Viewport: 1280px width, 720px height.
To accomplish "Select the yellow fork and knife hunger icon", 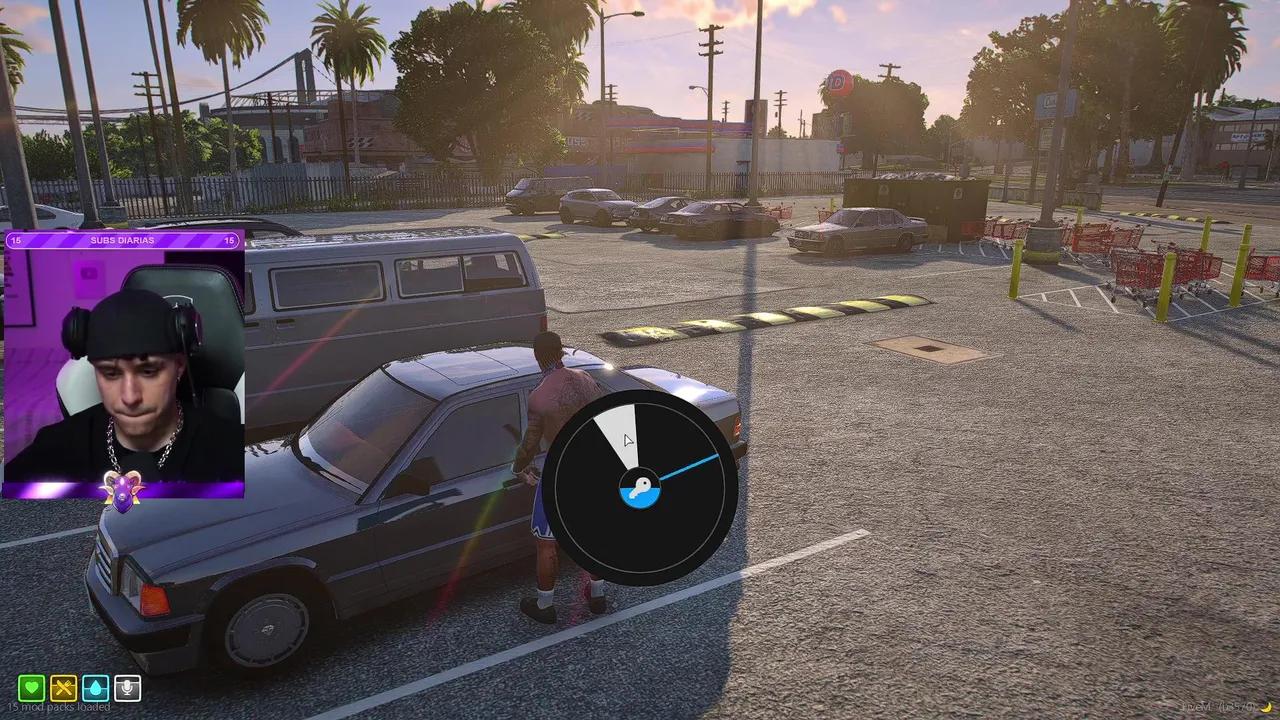I will coord(64,688).
